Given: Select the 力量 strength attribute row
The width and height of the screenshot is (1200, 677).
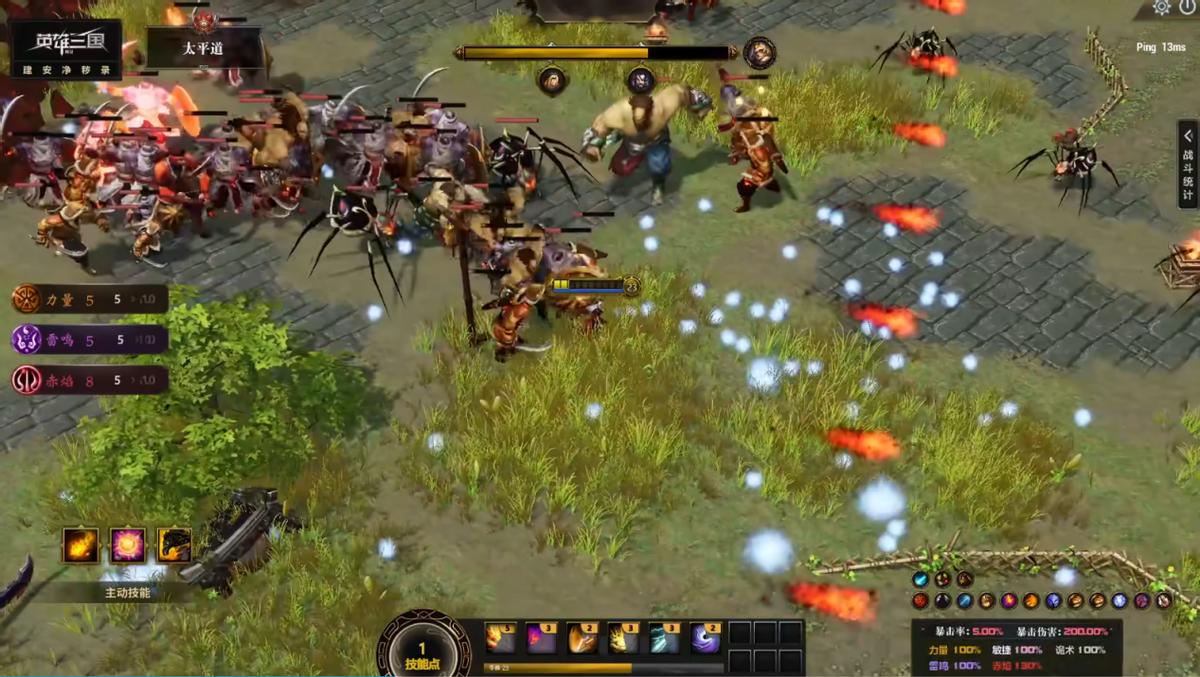Looking at the screenshot, I should (89, 299).
